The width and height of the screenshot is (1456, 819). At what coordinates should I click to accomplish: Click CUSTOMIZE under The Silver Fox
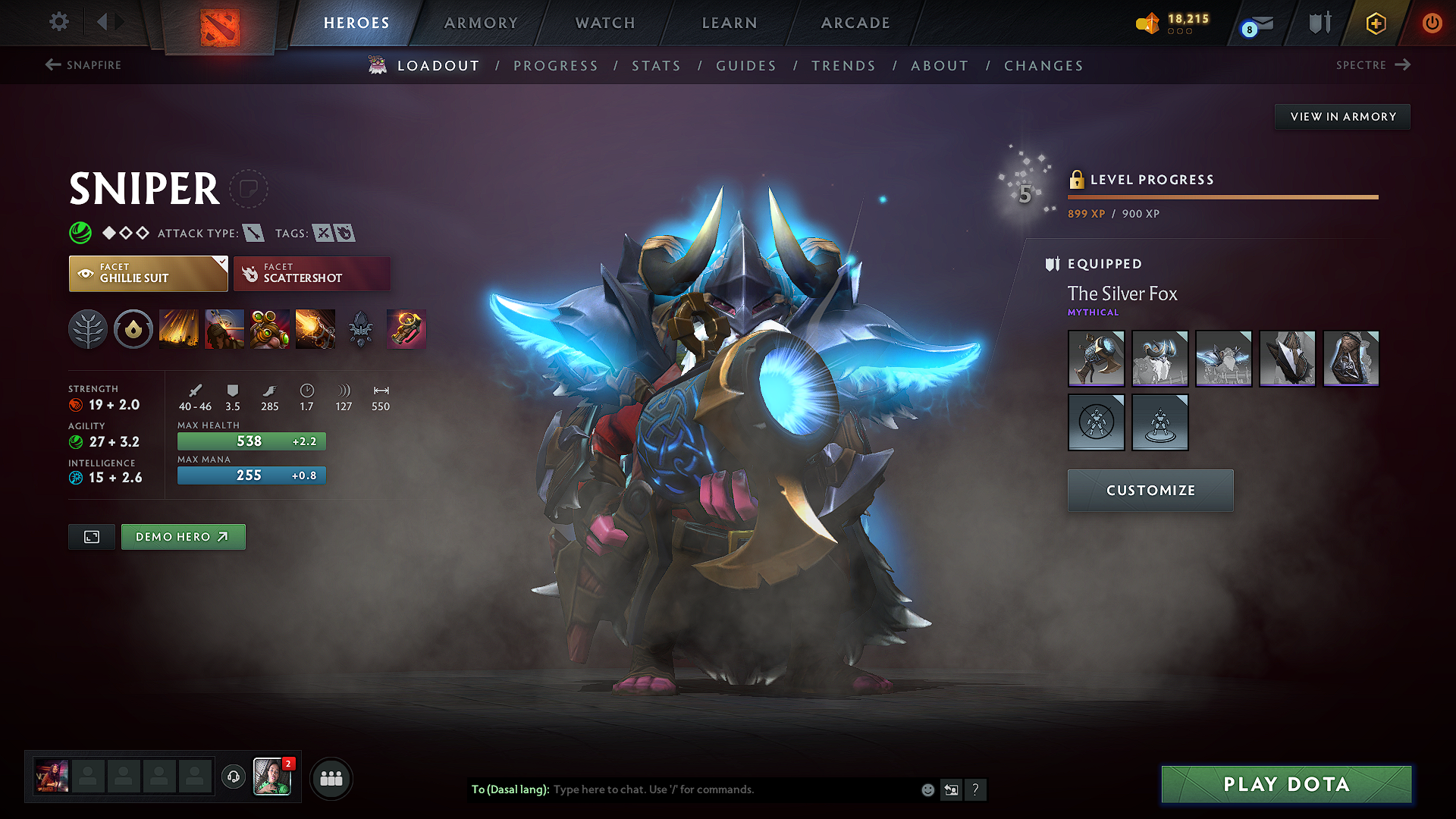coord(1150,490)
